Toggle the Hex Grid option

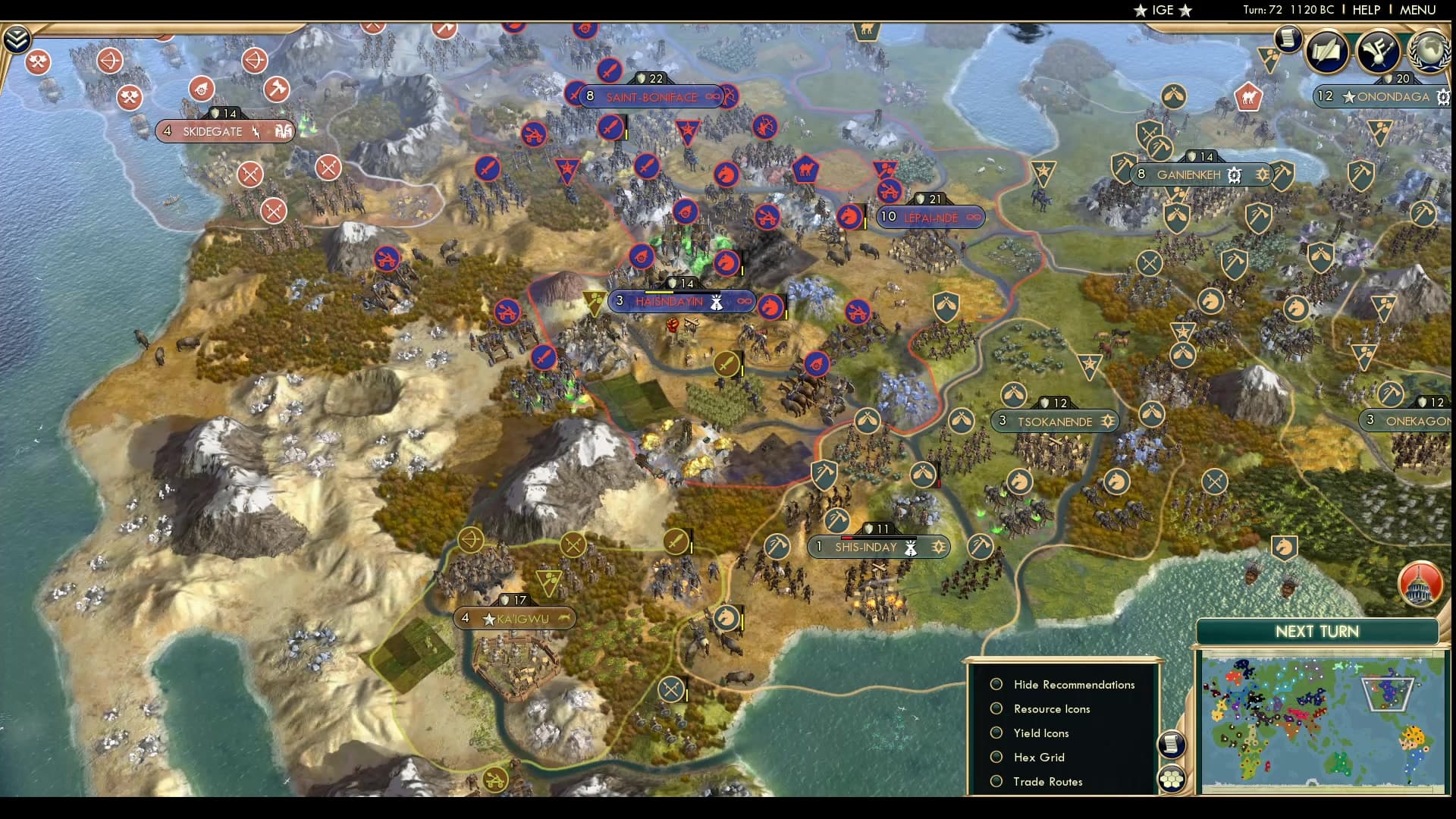996,757
